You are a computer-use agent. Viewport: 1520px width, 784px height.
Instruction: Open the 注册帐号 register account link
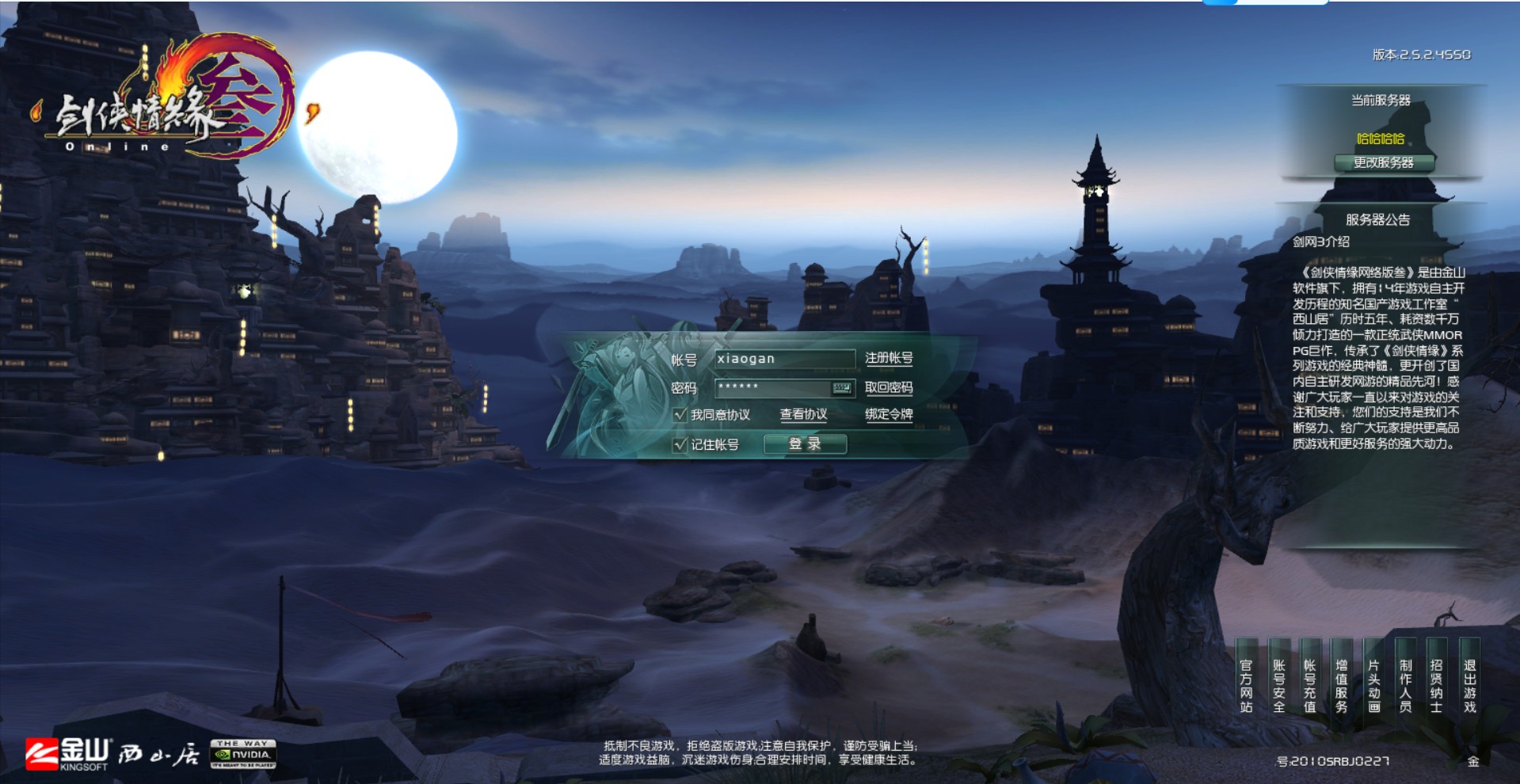pos(889,359)
